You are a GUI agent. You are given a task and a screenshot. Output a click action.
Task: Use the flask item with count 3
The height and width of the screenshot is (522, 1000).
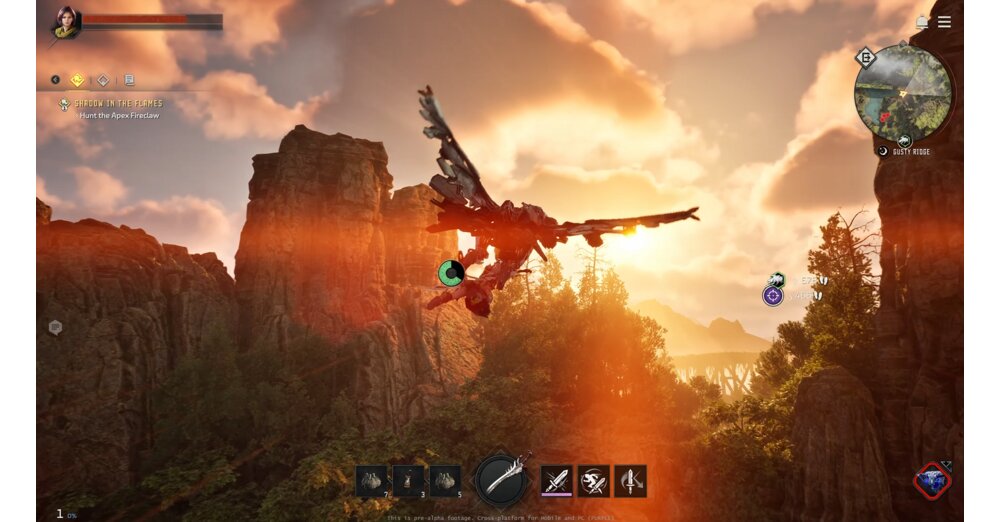coord(408,481)
